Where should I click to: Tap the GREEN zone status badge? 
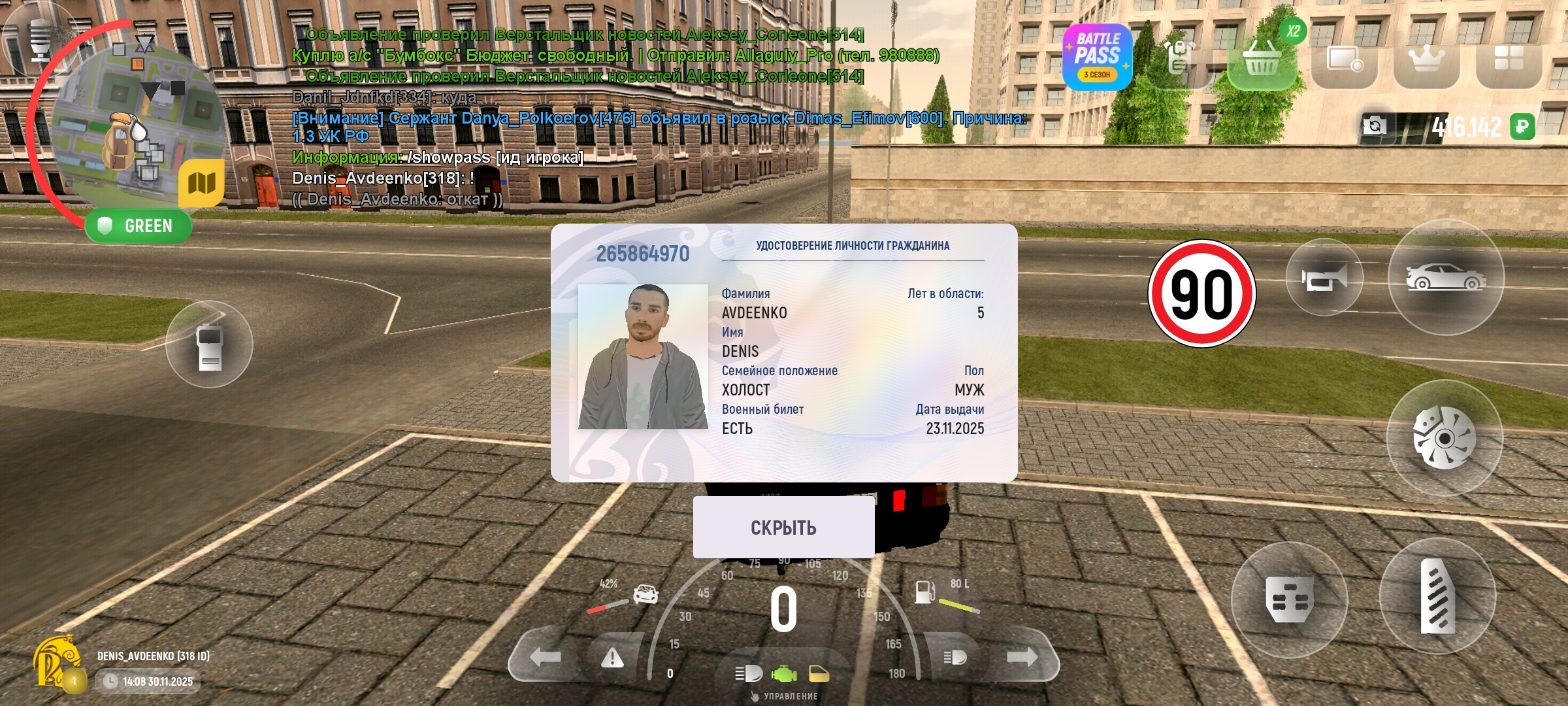pyautogui.click(x=139, y=226)
